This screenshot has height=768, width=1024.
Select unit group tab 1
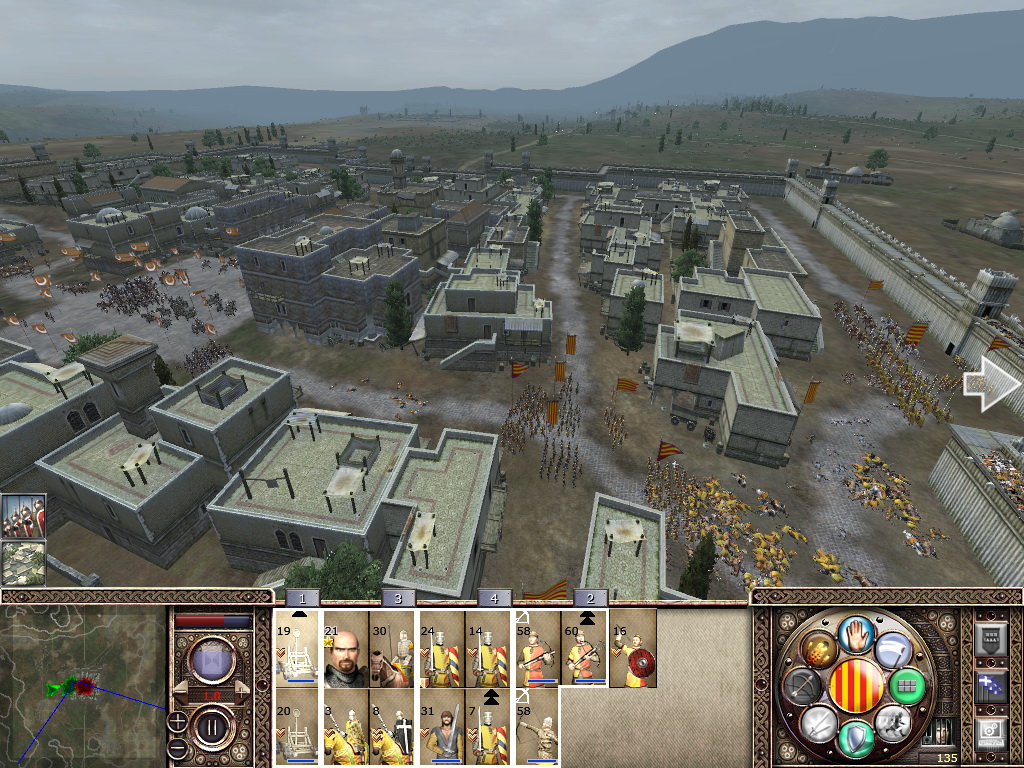coord(305,598)
